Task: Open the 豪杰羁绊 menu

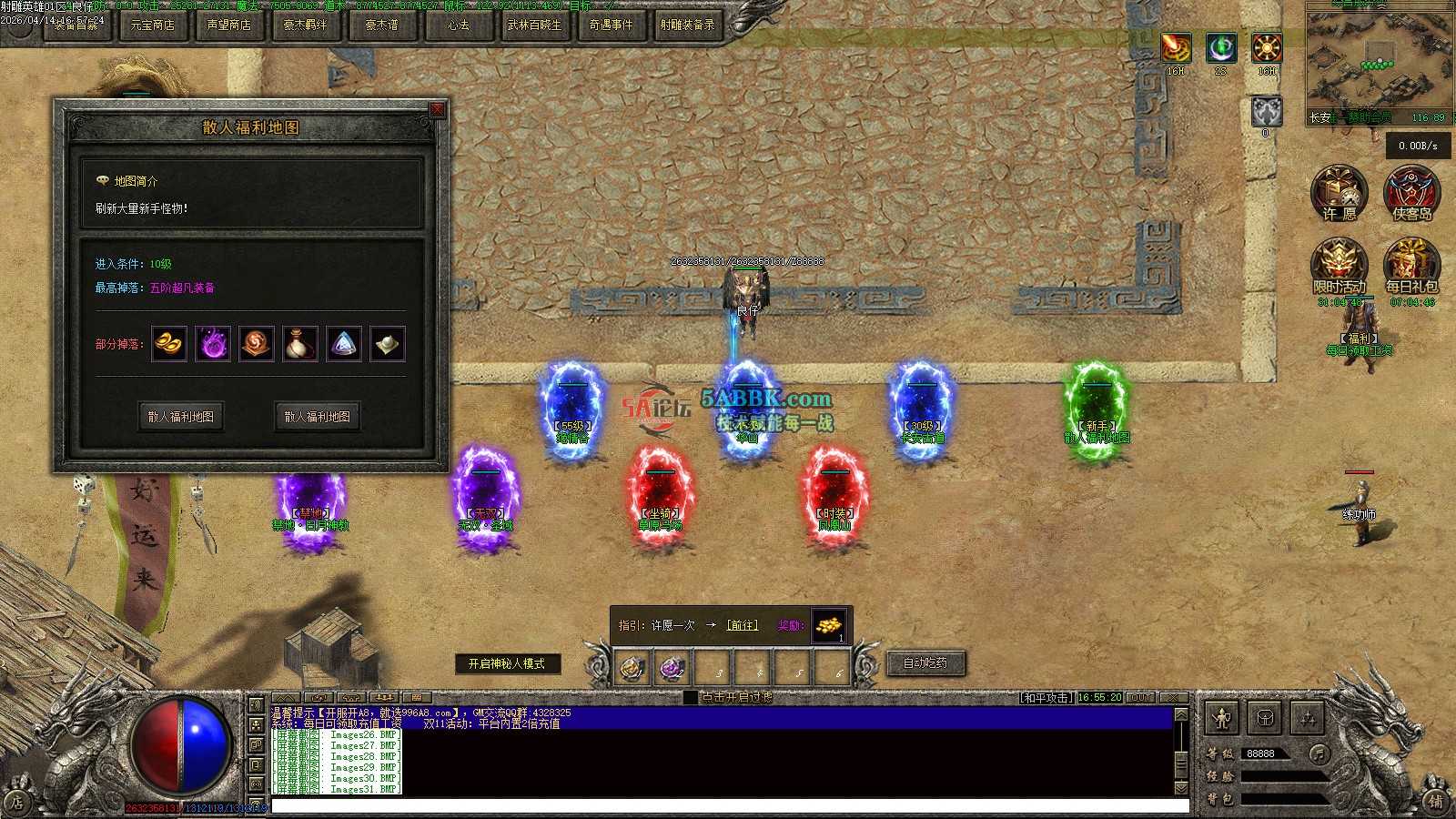Action: (x=305, y=25)
